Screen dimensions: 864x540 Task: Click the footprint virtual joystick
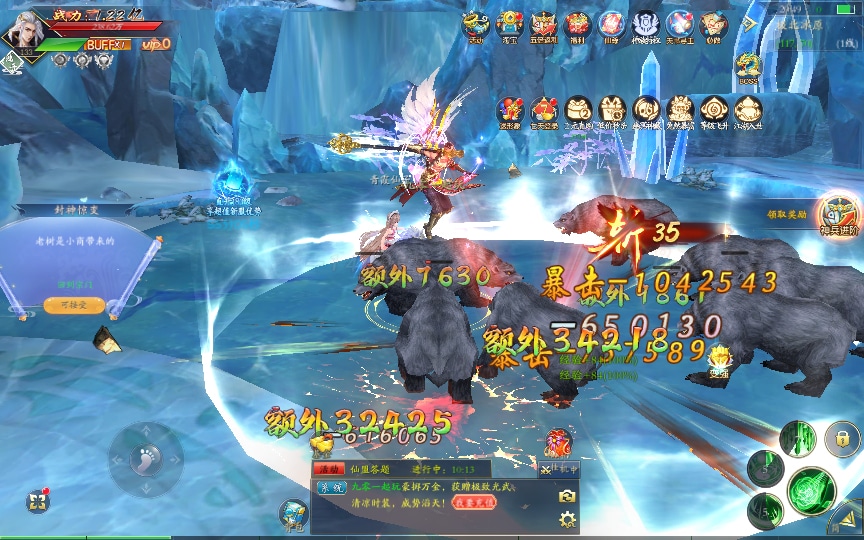[146, 459]
